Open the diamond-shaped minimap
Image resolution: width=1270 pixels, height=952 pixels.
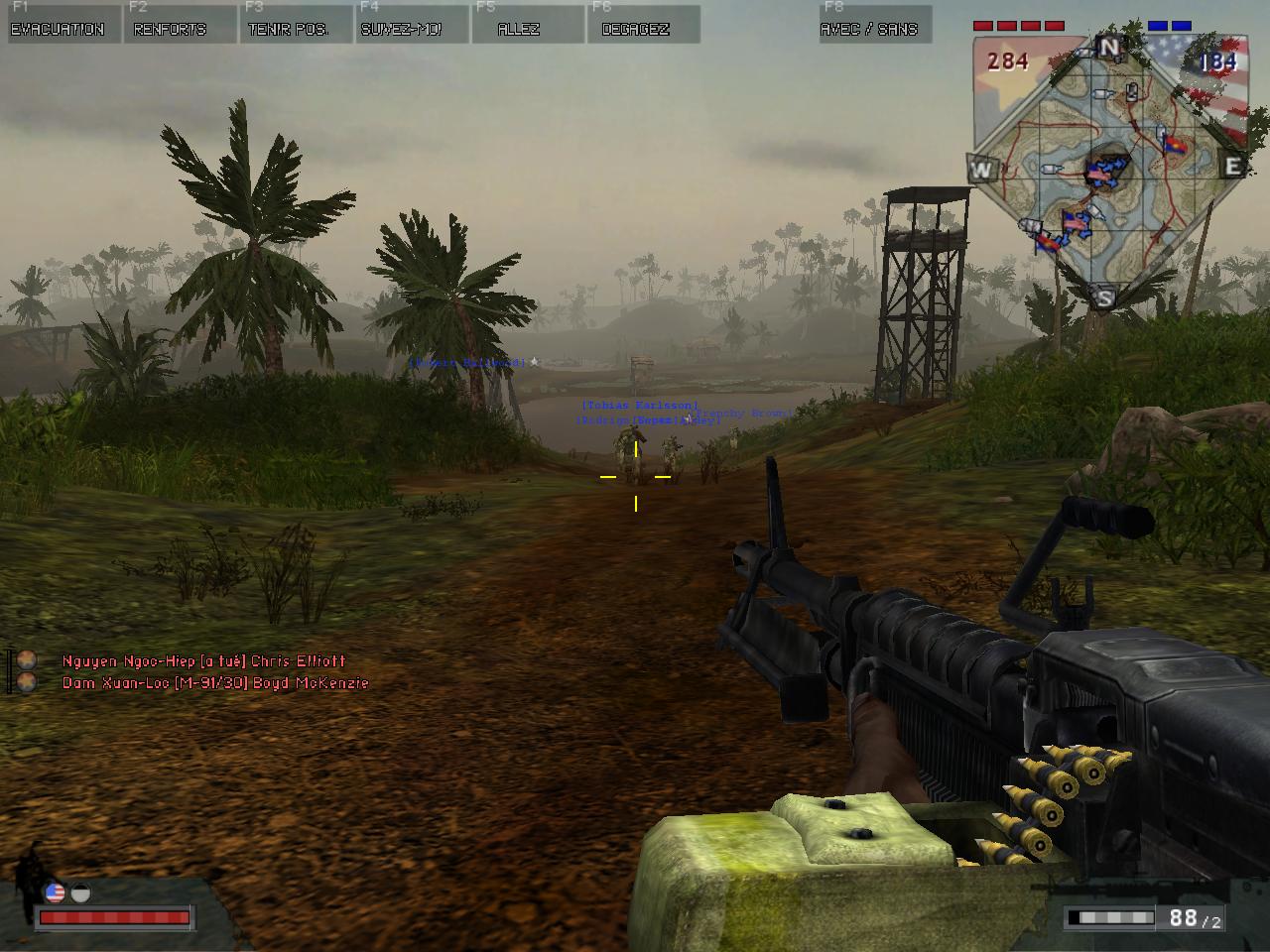(x=1106, y=169)
